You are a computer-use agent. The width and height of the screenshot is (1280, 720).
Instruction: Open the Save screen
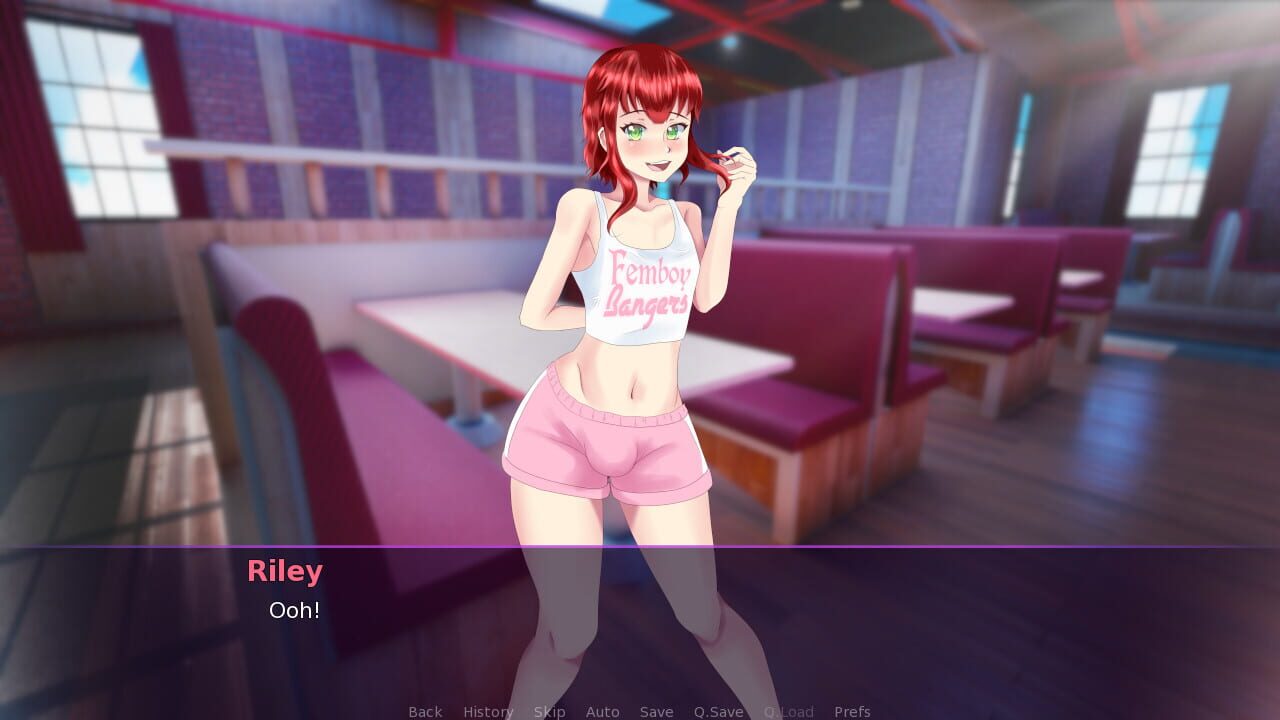point(656,711)
